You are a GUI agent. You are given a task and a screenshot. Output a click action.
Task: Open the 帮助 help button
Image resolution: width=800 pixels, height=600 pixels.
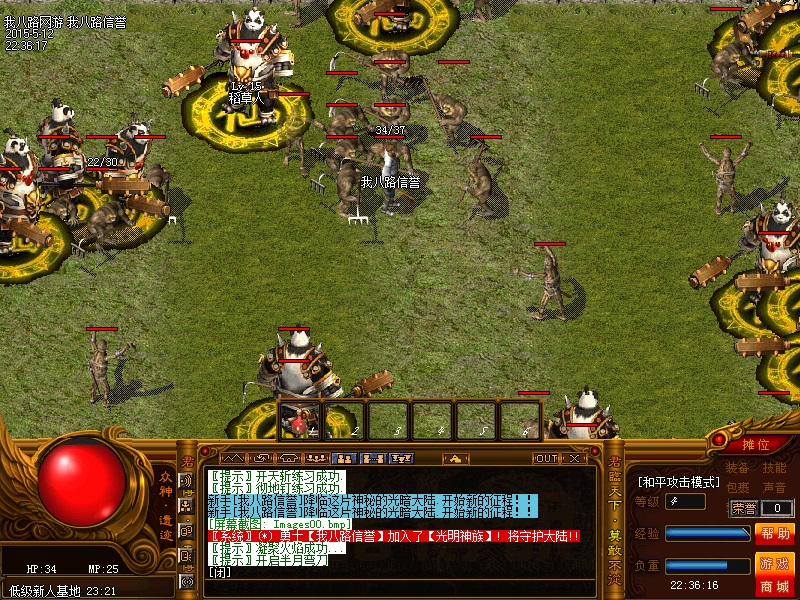[x=774, y=534]
